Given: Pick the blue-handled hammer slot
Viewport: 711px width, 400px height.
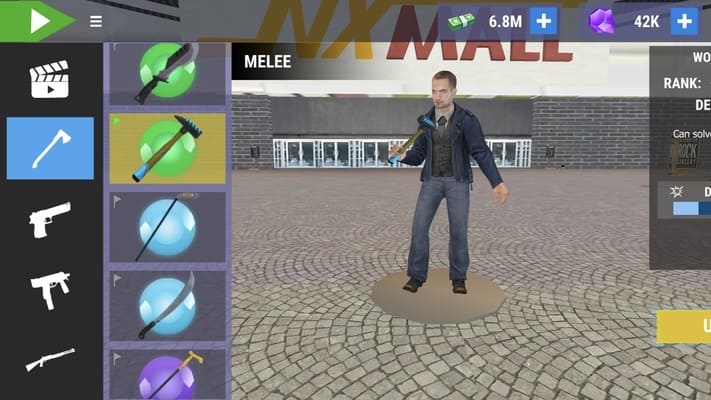Looking at the screenshot, I should tap(167, 148).
